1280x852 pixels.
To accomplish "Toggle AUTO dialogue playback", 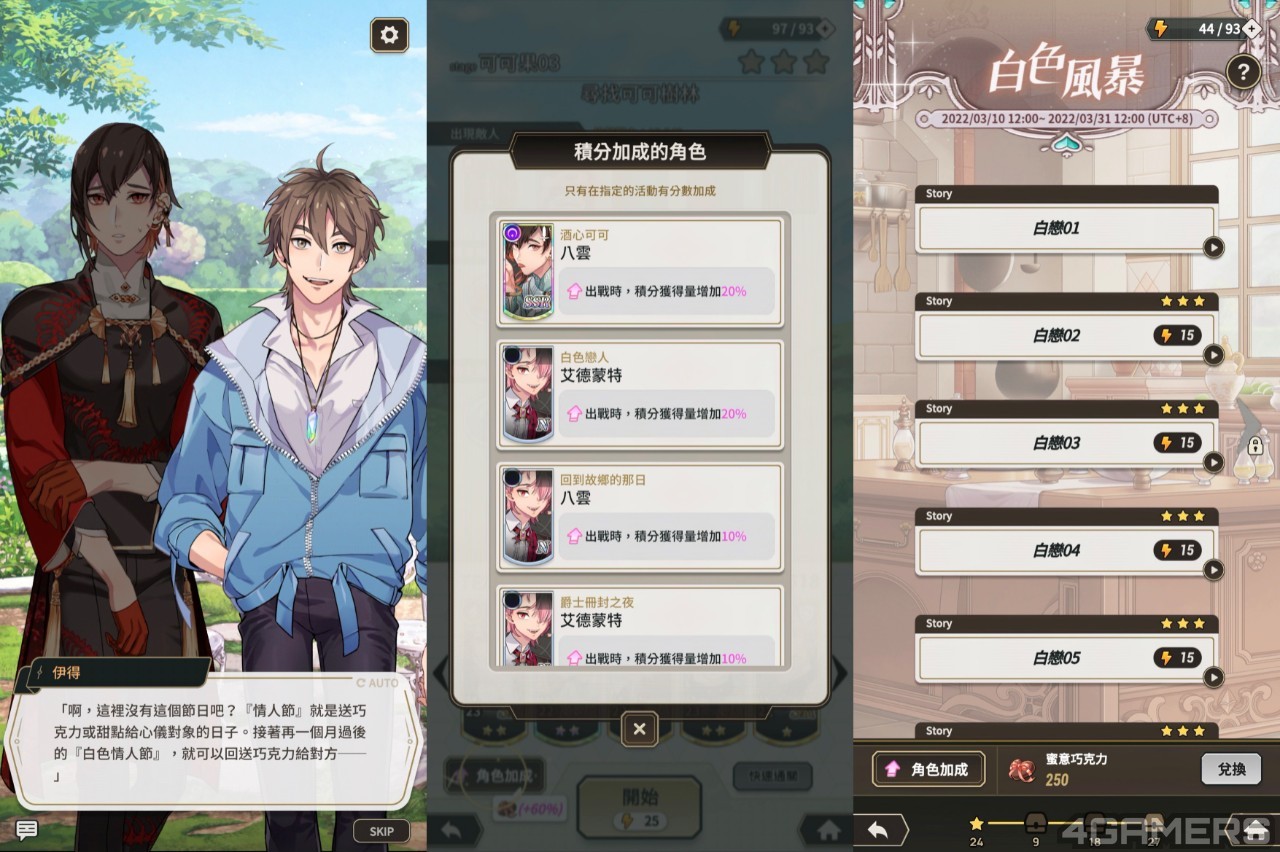I will [x=378, y=683].
